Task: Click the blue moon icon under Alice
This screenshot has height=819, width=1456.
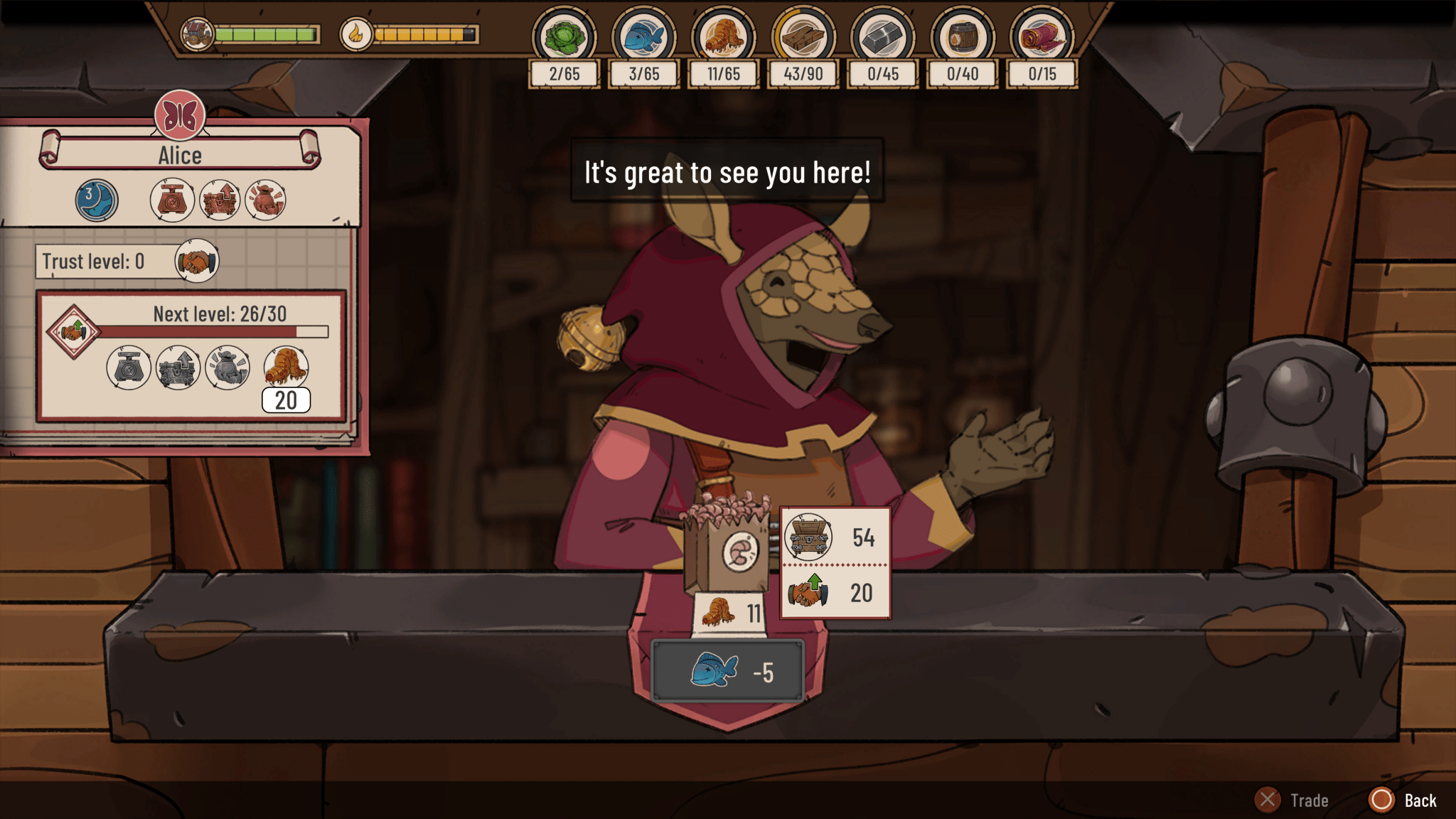Action: (97, 200)
